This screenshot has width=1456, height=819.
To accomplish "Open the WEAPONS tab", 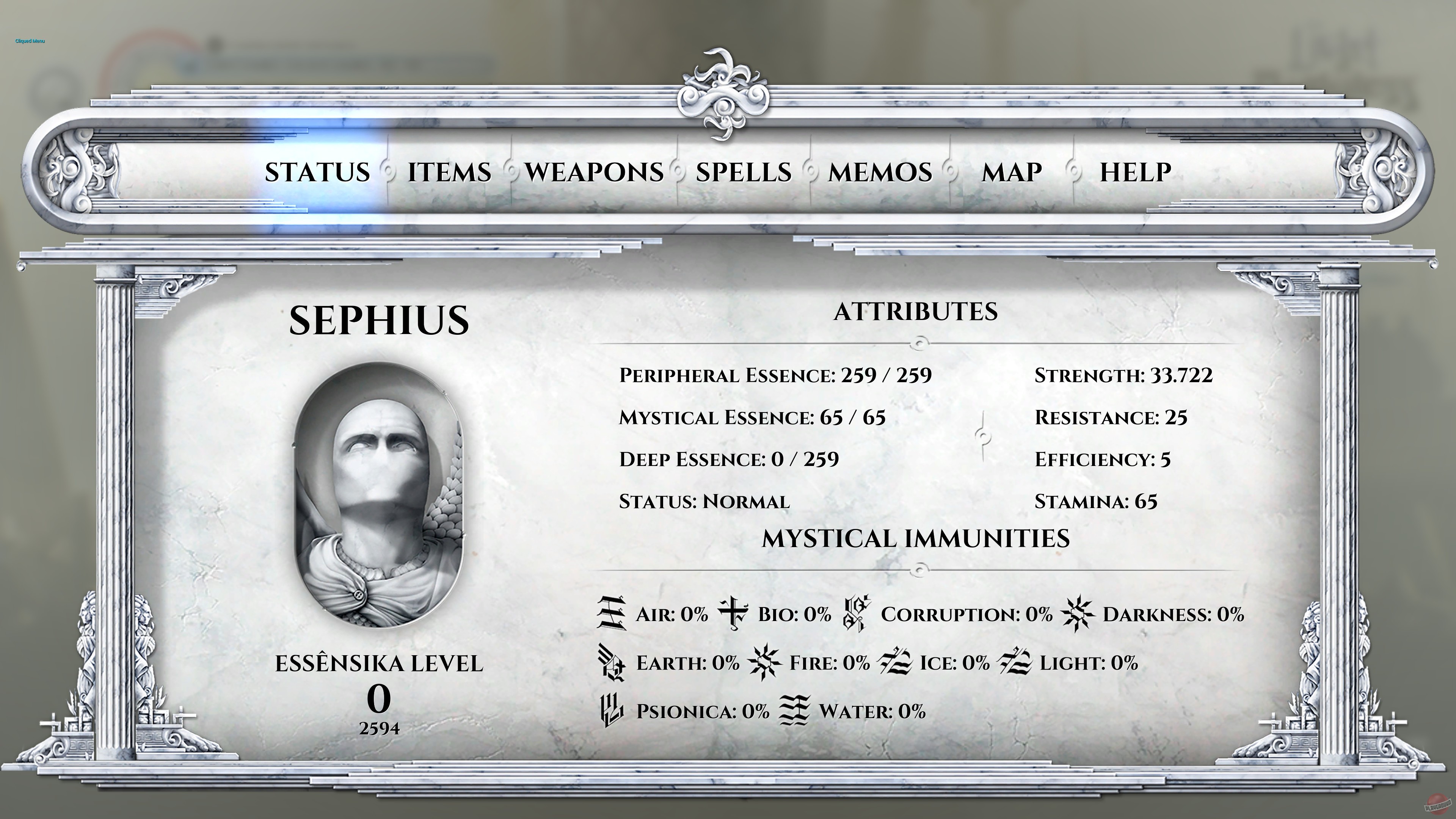I will point(594,173).
